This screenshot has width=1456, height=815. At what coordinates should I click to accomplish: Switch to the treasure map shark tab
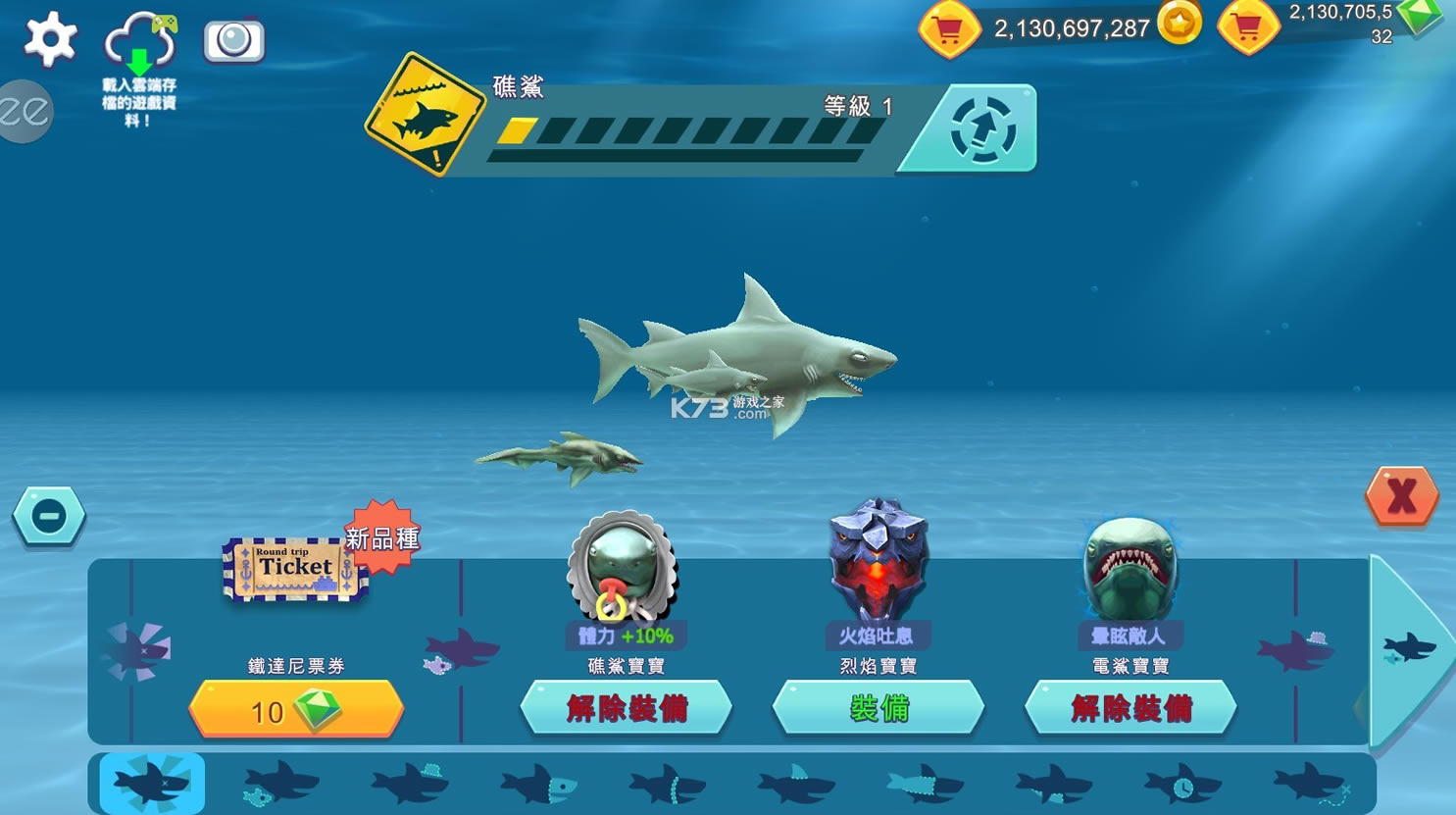[x=1311, y=785]
